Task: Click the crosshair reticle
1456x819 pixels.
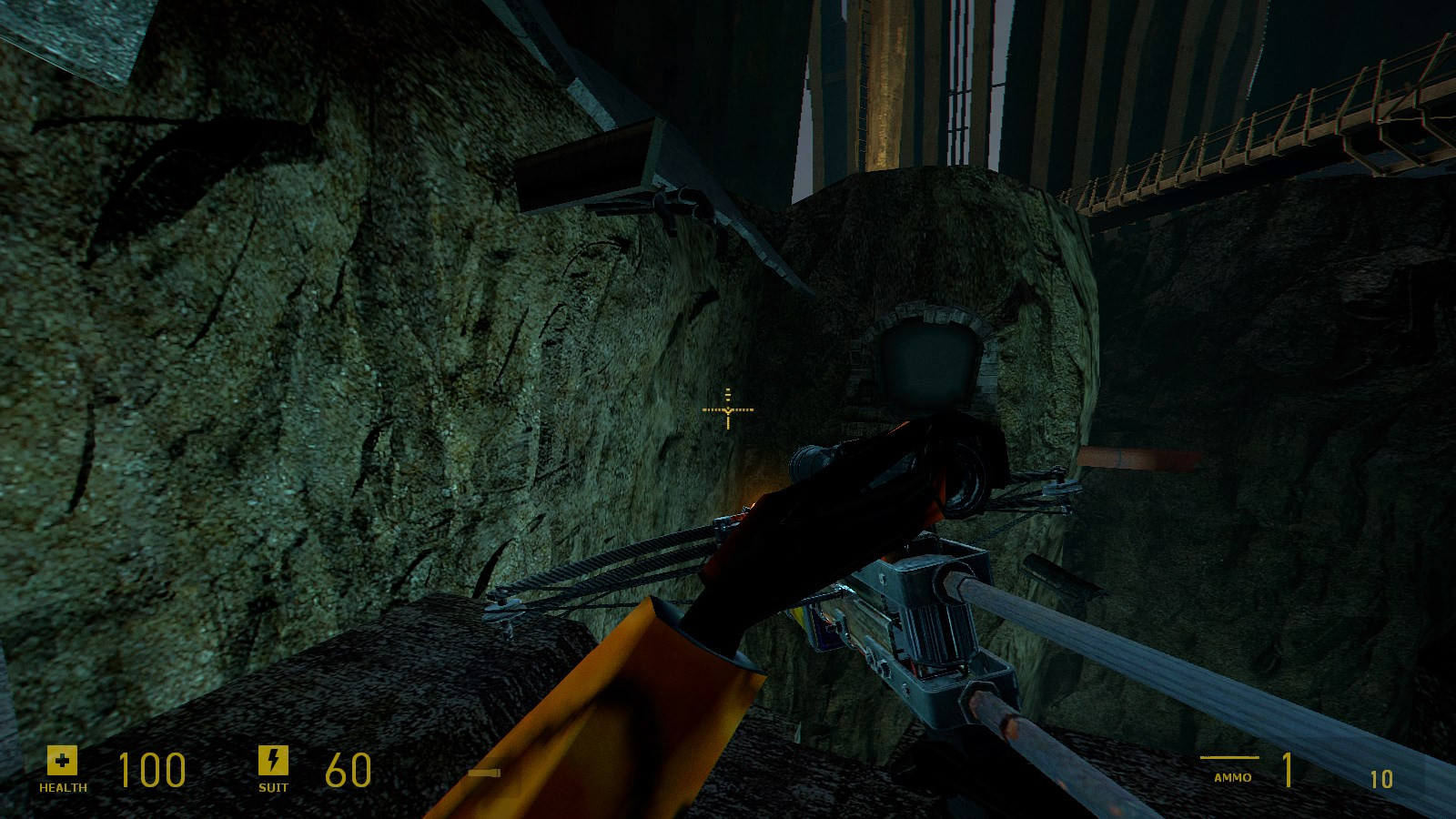Action: (x=728, y=411)
